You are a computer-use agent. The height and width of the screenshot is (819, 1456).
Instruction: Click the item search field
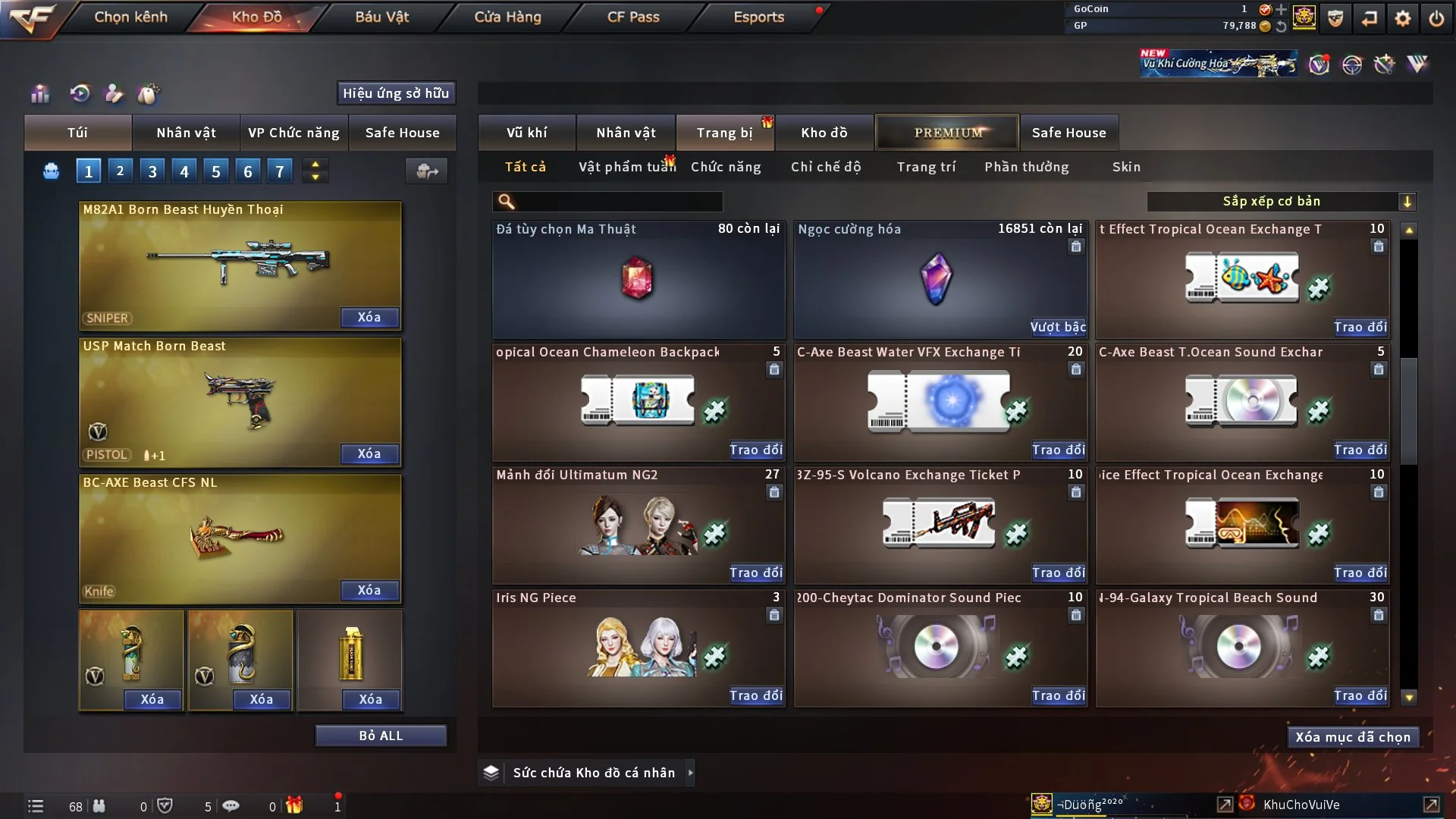pyautogui.click(x=618, y=202)
